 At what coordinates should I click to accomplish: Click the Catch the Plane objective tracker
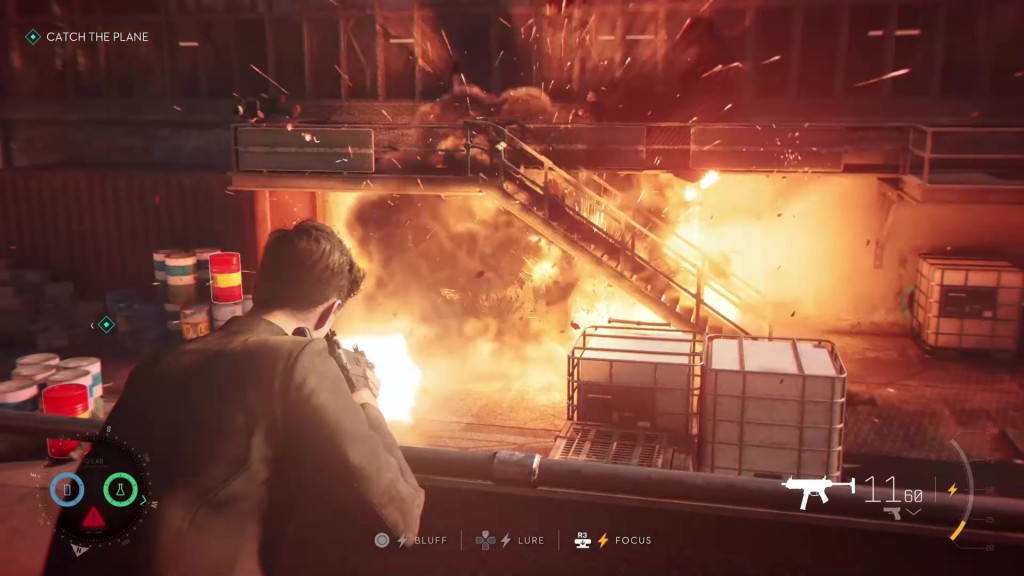point(88,37)
